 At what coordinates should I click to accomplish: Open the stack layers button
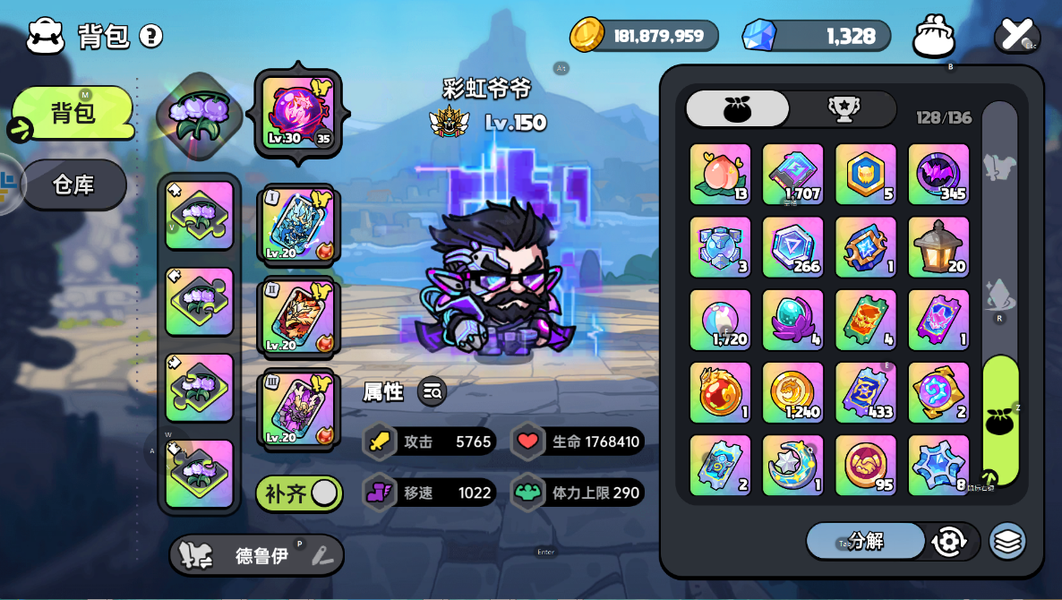tap(1008, 541)
